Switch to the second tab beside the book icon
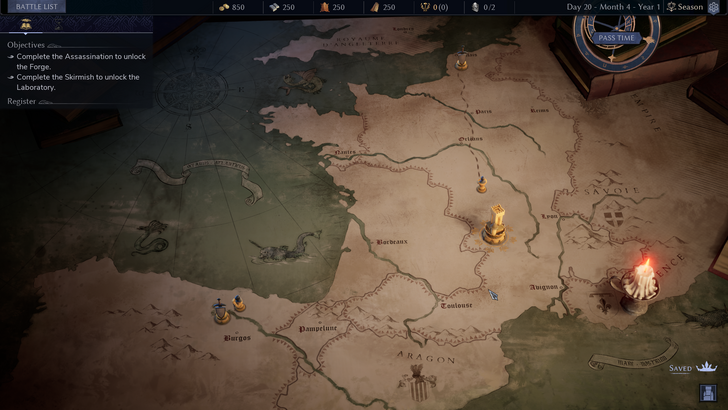This screenshot has width=728, height=410. (57, 24)
